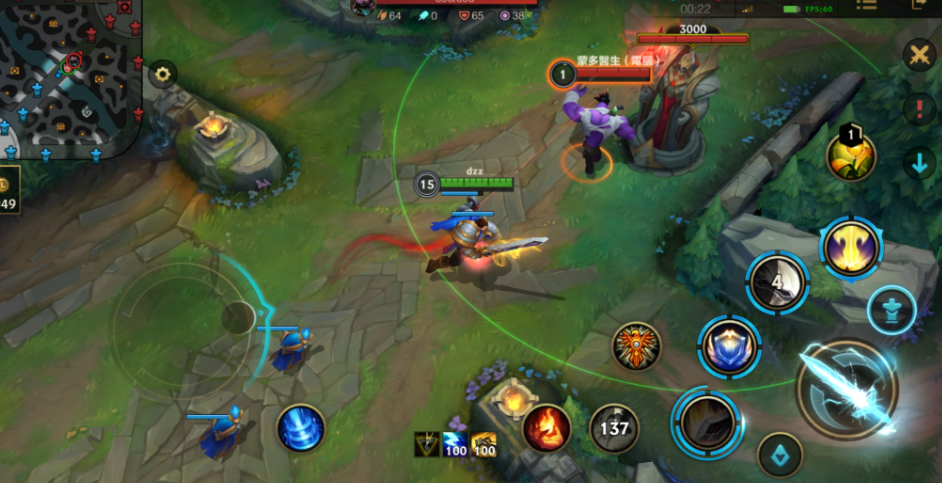Screen dimensions: 942x483
Task: Open the gold shop button
Action: coord(8,195)
